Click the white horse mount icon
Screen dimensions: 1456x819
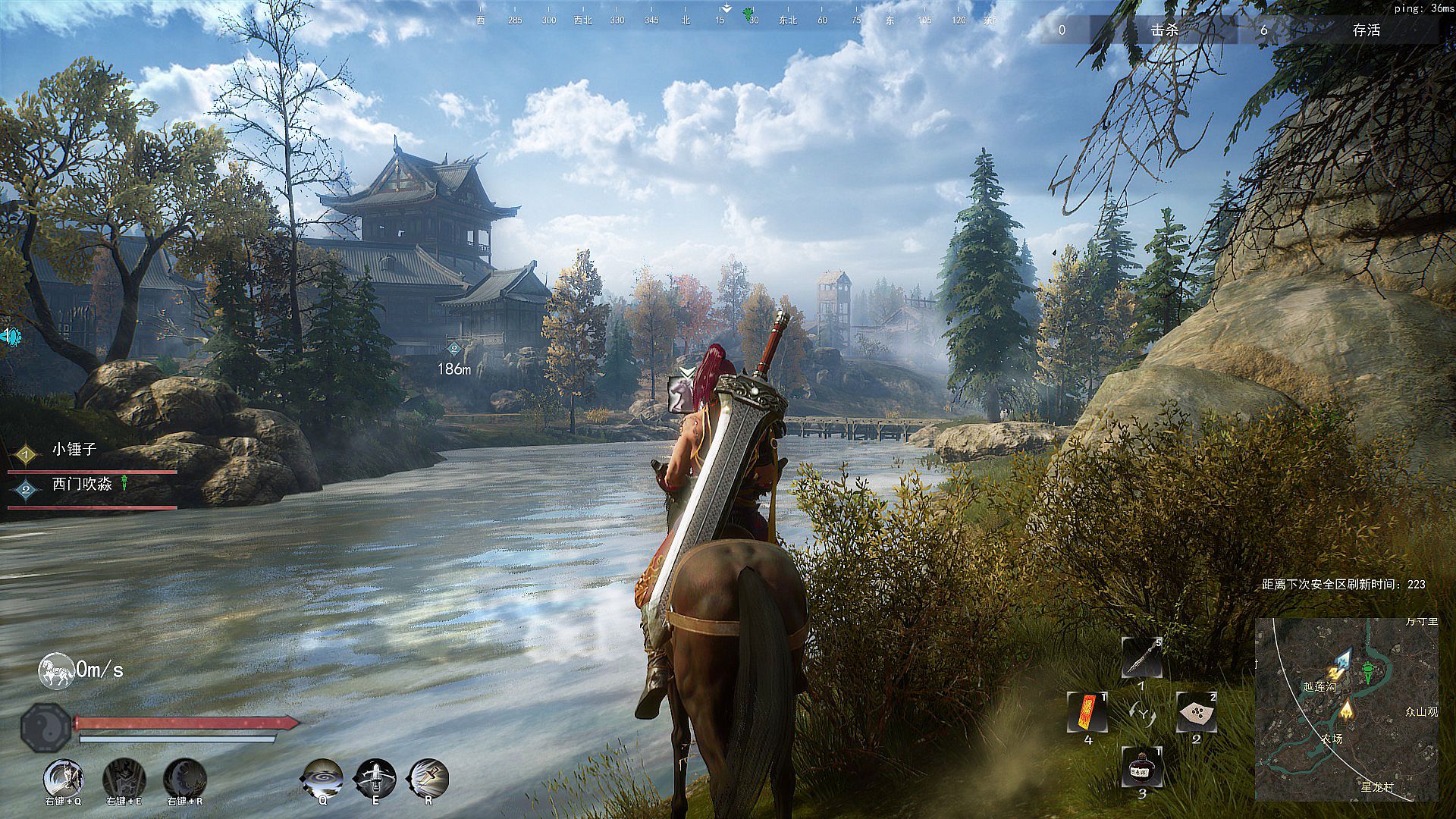click(x=56, y=671)
